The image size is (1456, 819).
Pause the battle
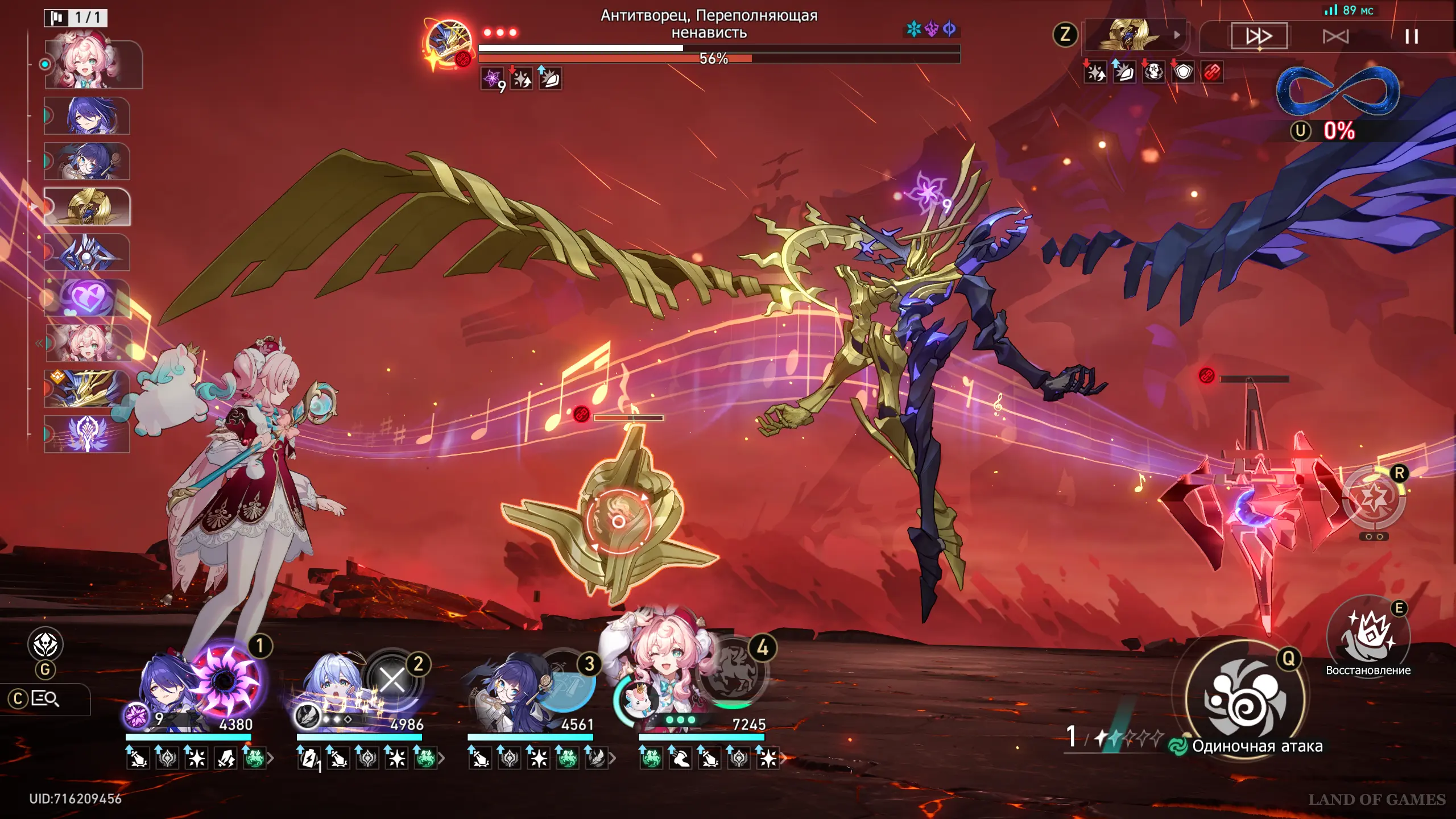click(x=1411, y=37)
